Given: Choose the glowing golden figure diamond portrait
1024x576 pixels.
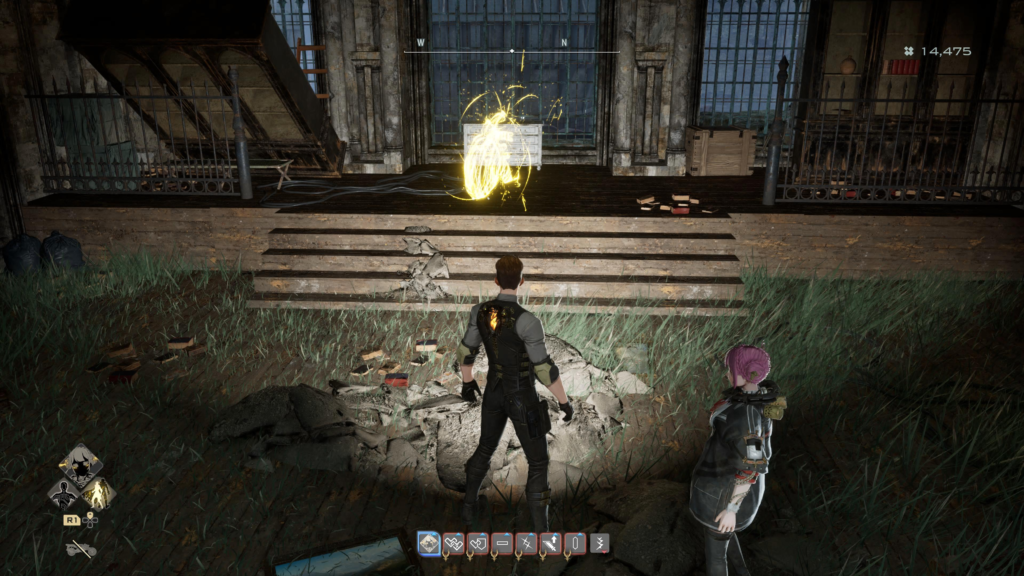Looking at the screenshot, I should coord(97,492).
